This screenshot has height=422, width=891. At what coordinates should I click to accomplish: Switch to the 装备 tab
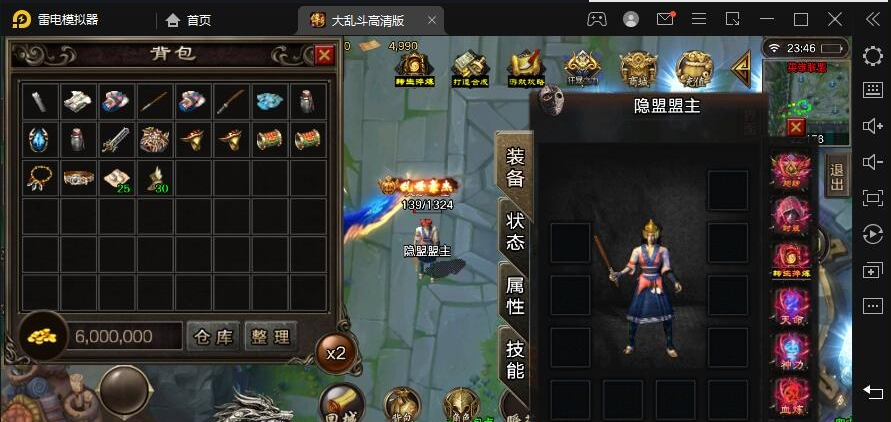[x=515, y=167]
